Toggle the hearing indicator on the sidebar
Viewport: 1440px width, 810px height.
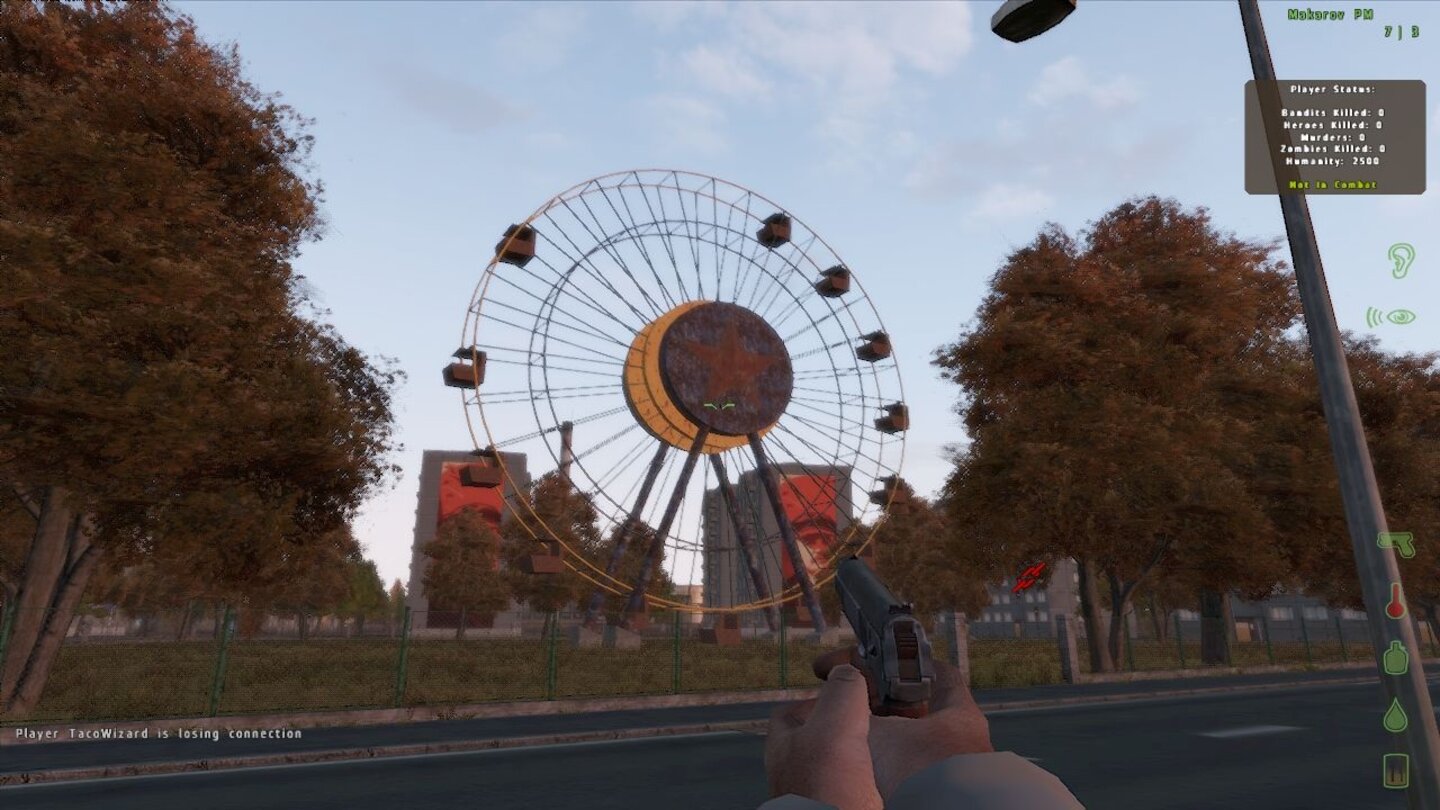click(1400, 260)
